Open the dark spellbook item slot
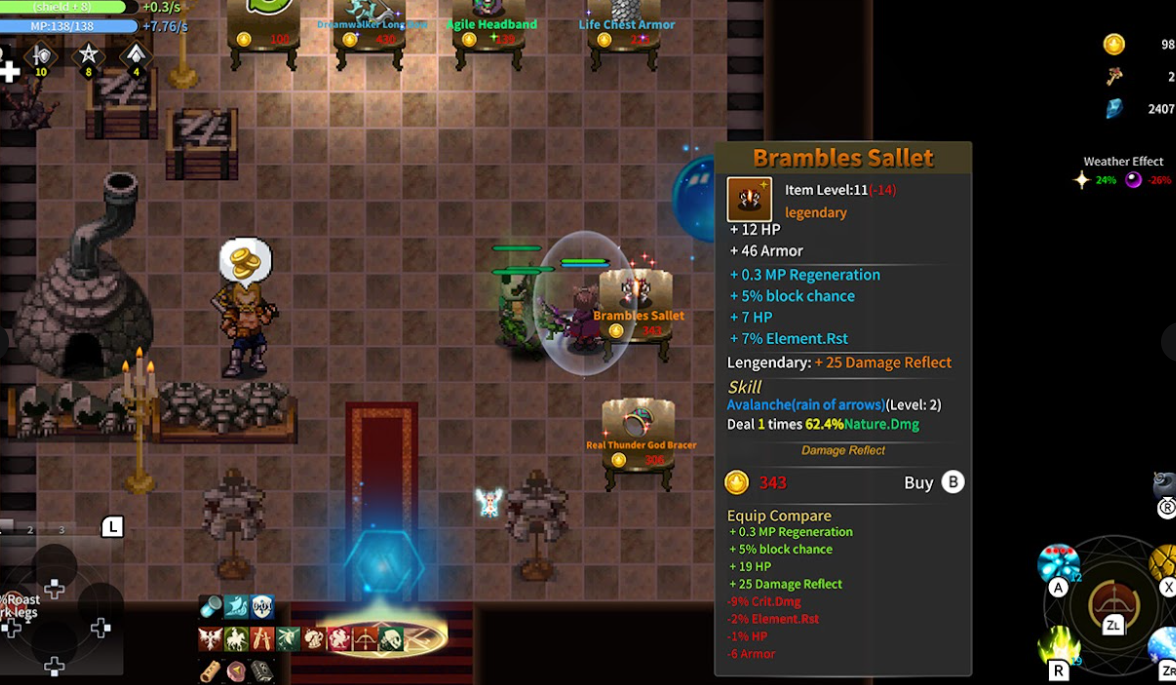 262,671
